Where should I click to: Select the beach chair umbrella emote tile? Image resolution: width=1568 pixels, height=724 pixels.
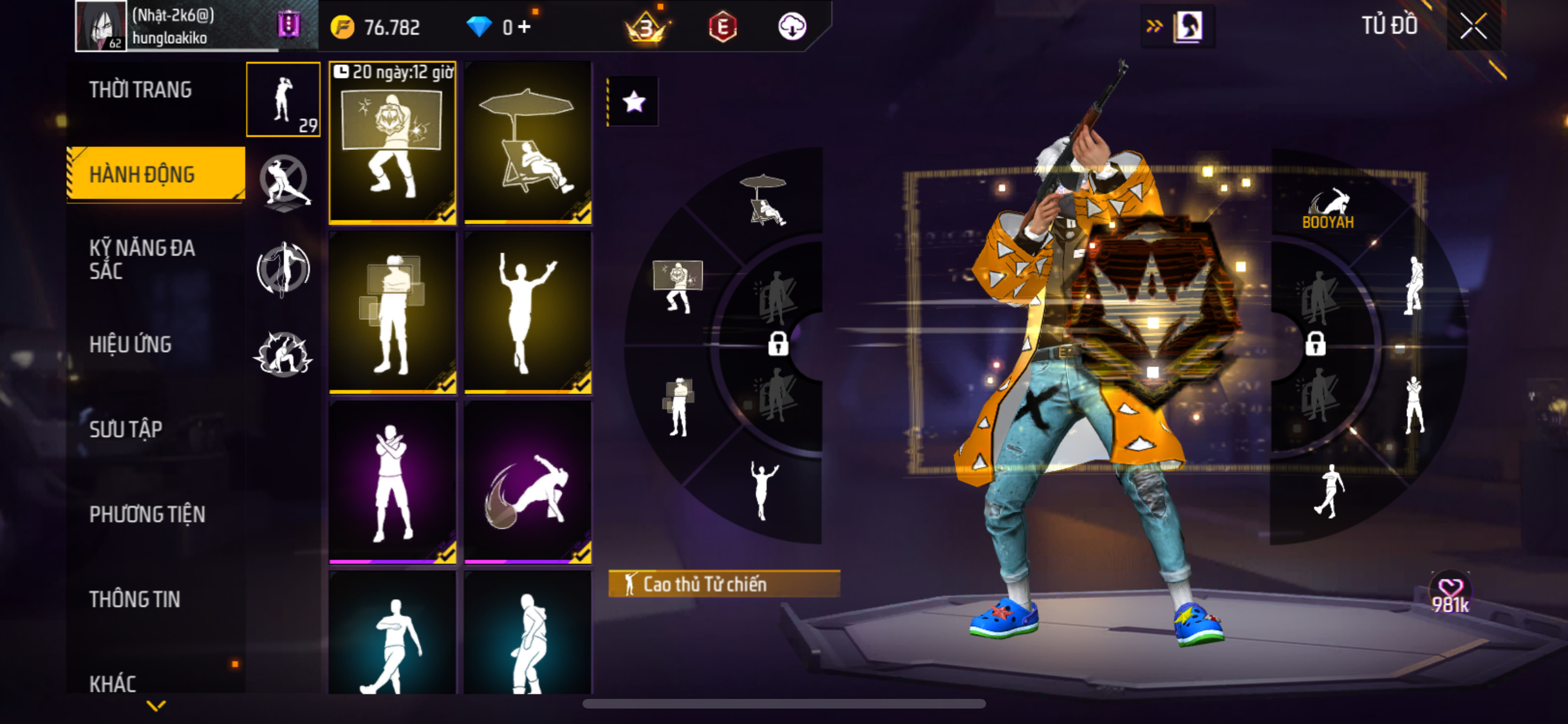coord(528,143)
